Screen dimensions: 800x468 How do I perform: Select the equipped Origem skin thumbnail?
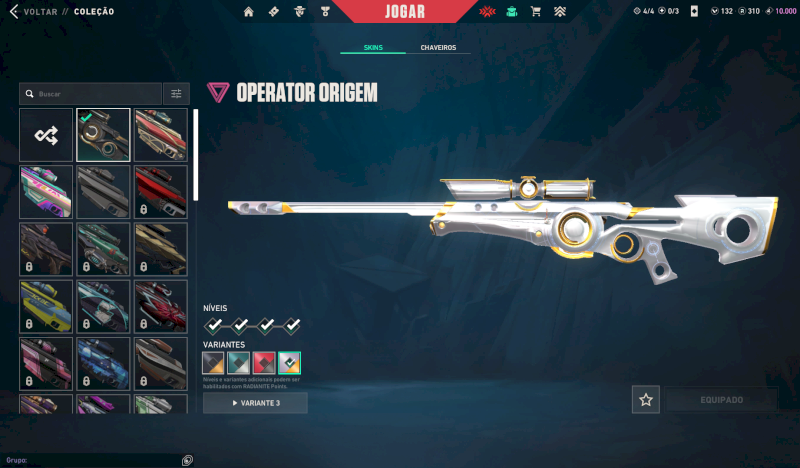coord(103,135)
